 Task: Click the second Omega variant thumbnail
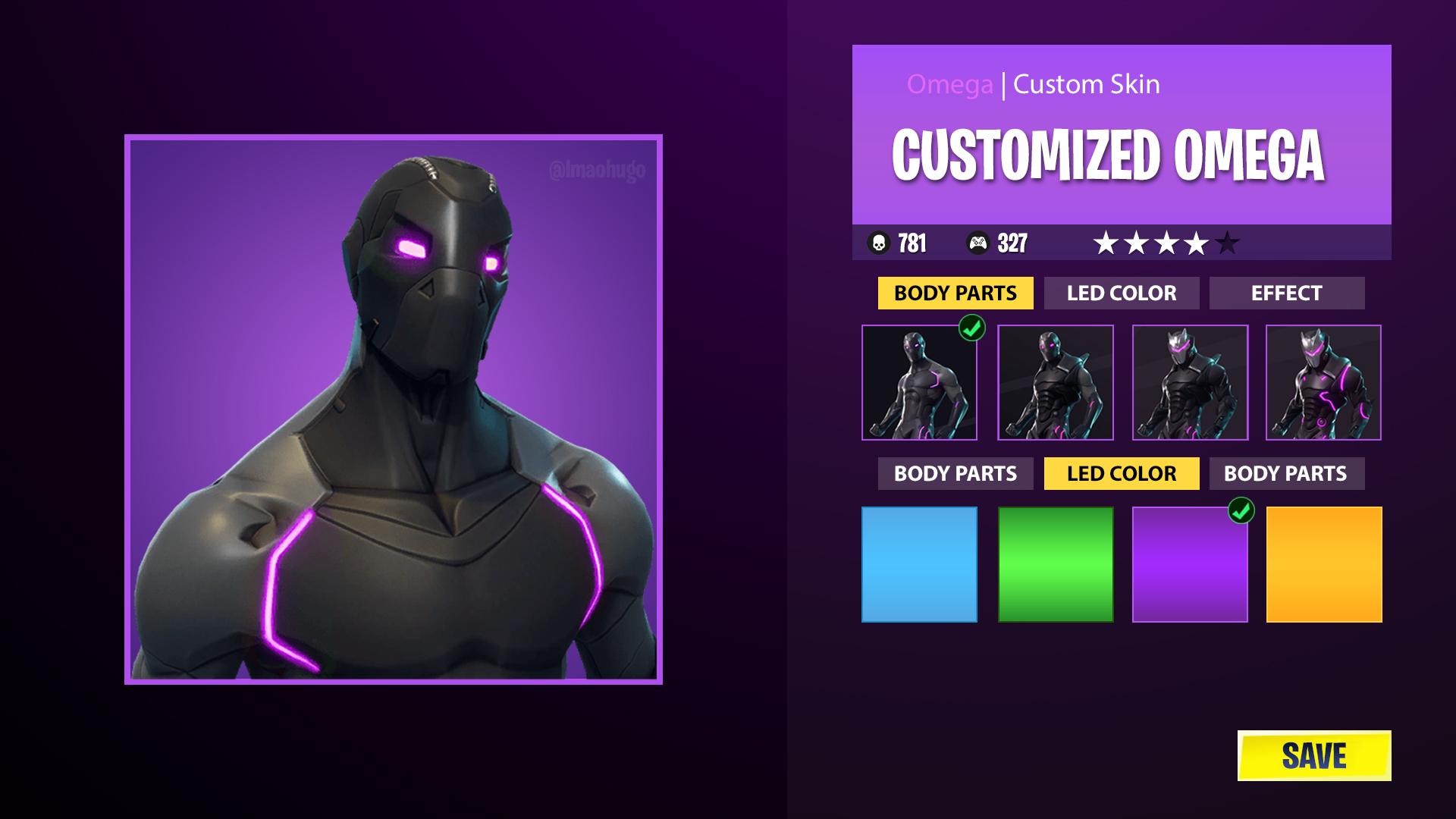[1055, 383]
